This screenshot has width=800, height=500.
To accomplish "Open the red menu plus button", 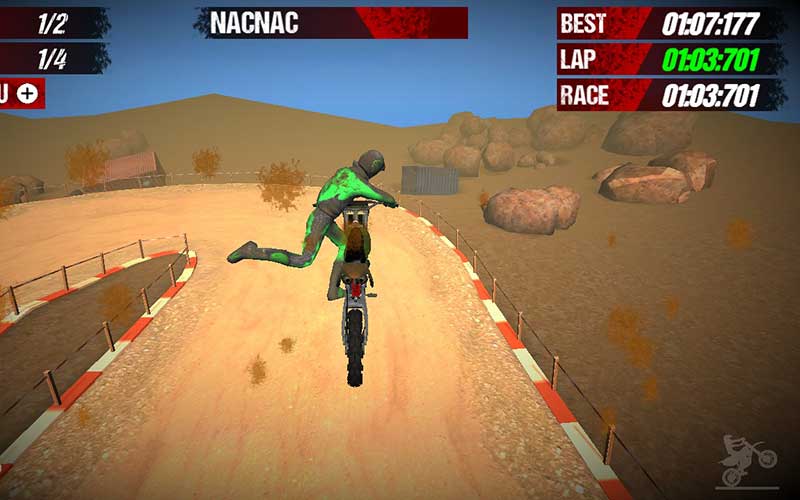I will pyautogui.click(x=26, y=94).
